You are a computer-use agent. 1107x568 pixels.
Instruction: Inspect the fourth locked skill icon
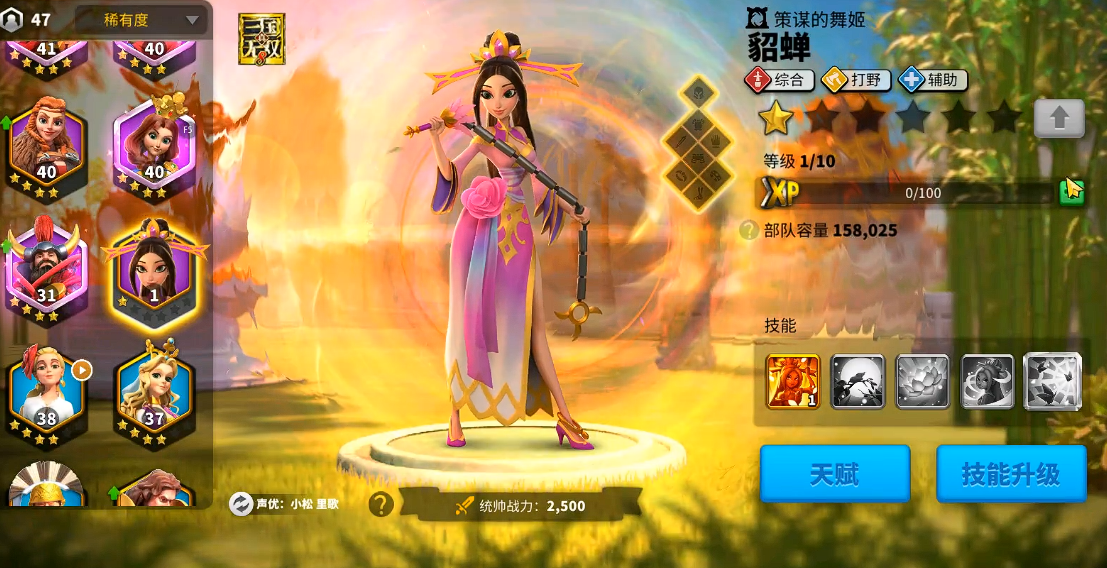tap(987, 381)
